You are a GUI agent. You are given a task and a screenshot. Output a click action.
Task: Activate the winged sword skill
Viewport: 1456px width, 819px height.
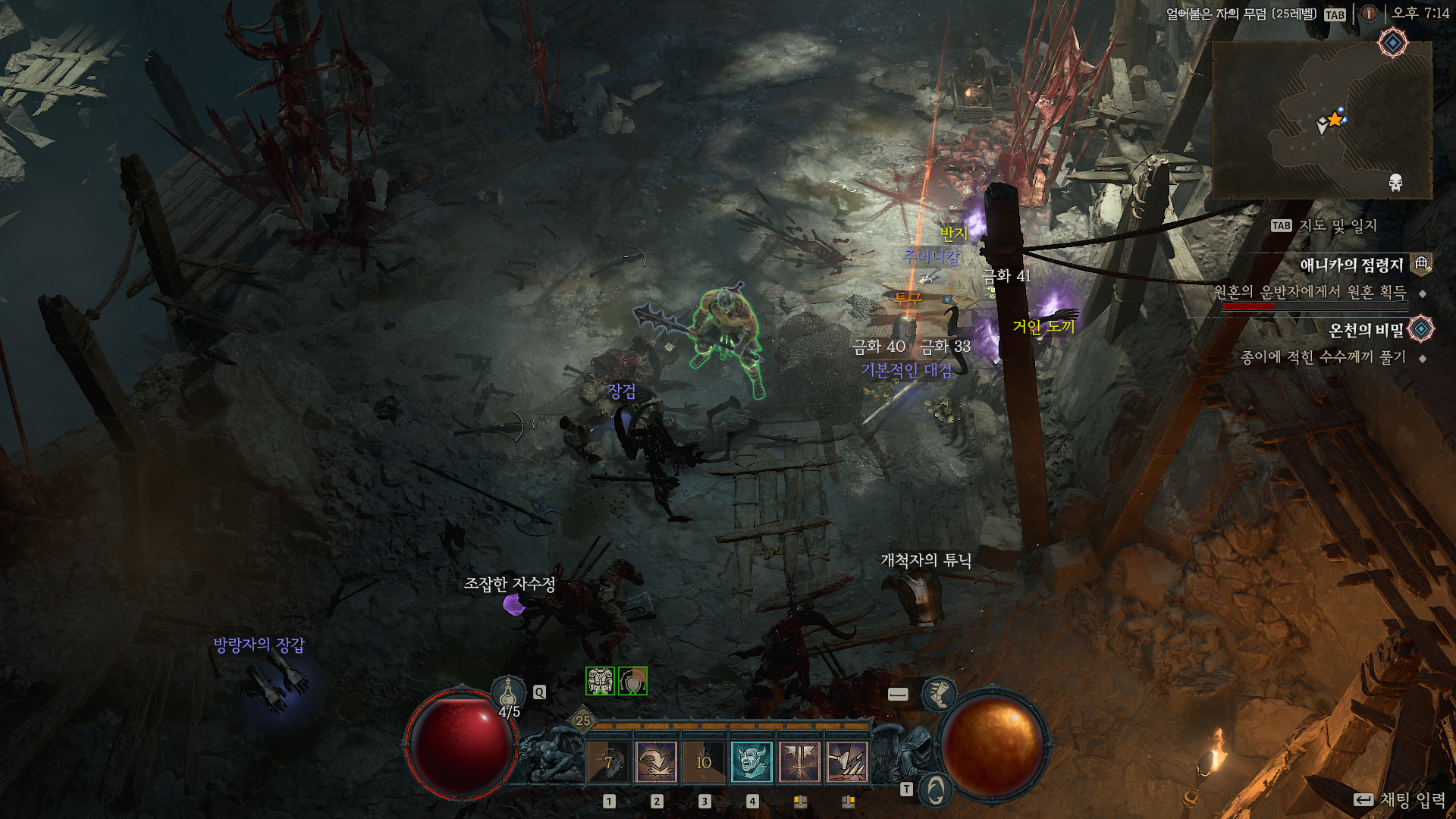click(x=799, y=761)
